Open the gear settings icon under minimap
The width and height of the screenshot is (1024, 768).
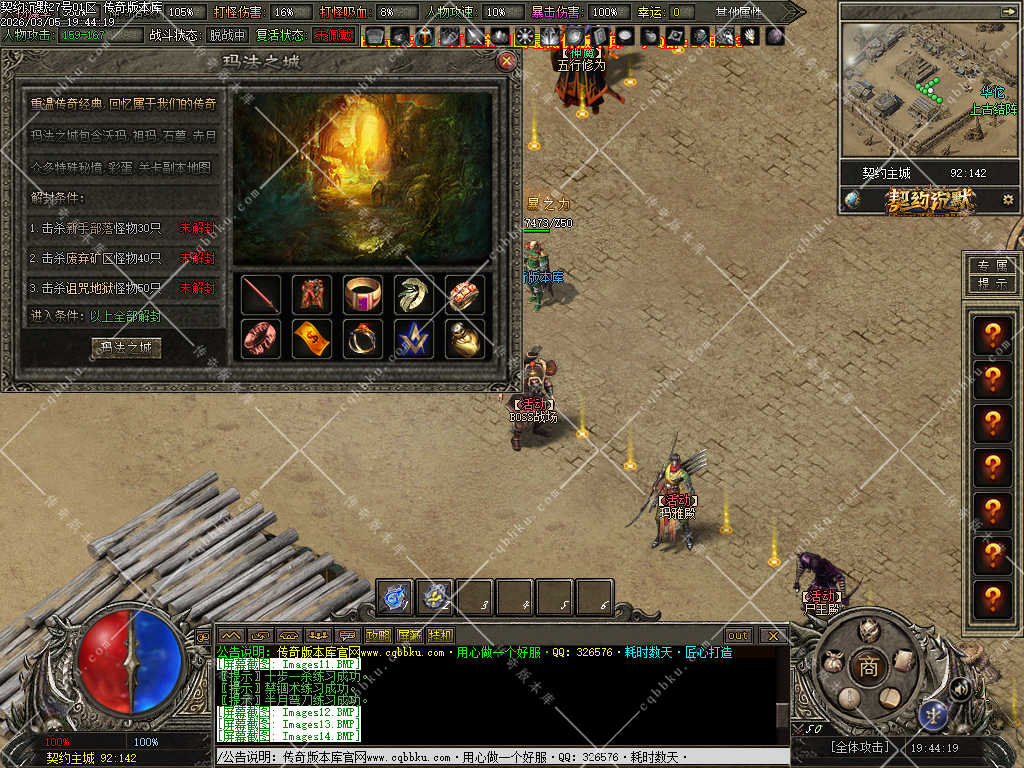pos(1008,199)
